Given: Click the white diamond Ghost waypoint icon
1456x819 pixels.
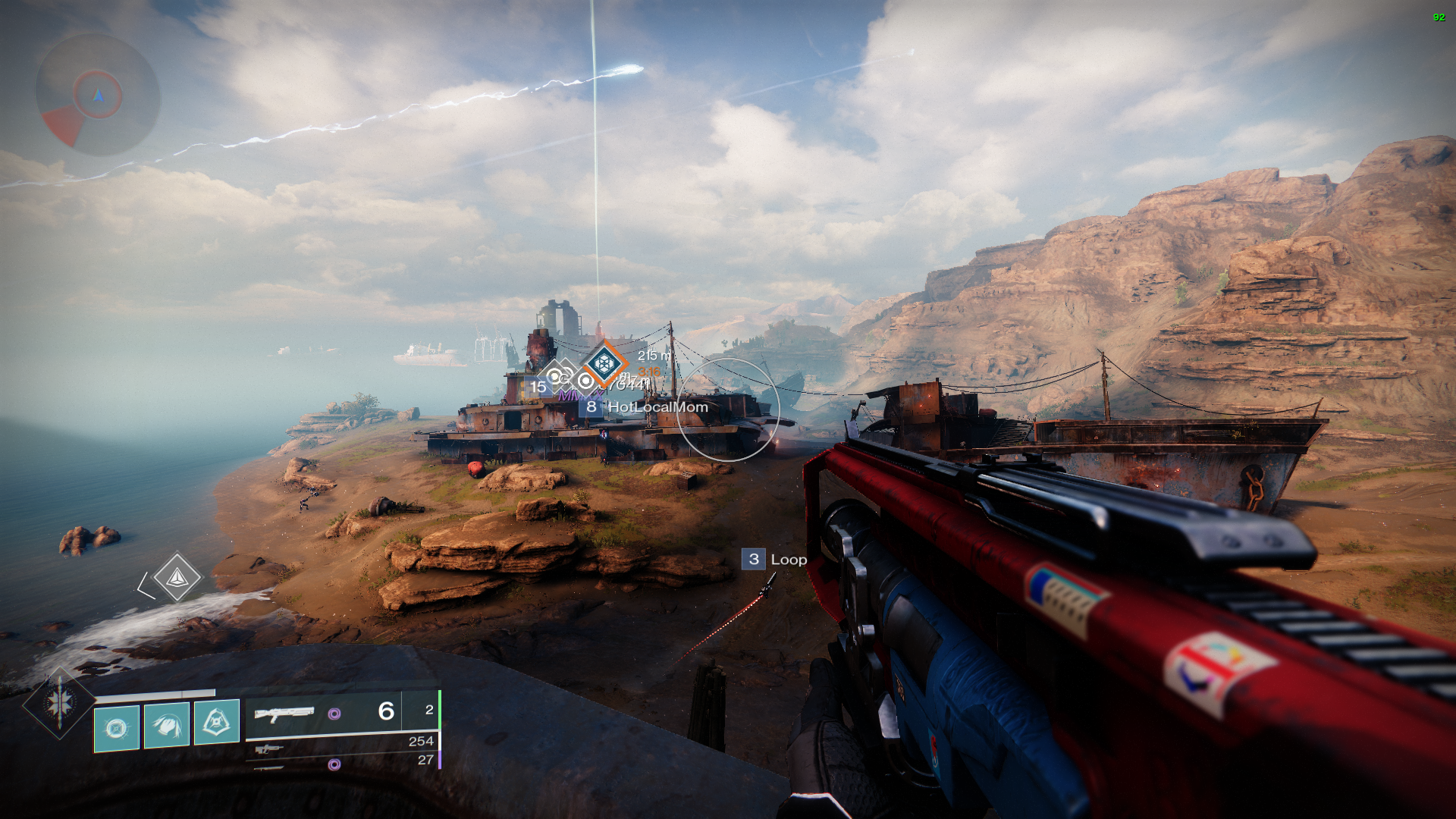Looking at the screenshot, I should click(x=177, y=578).
